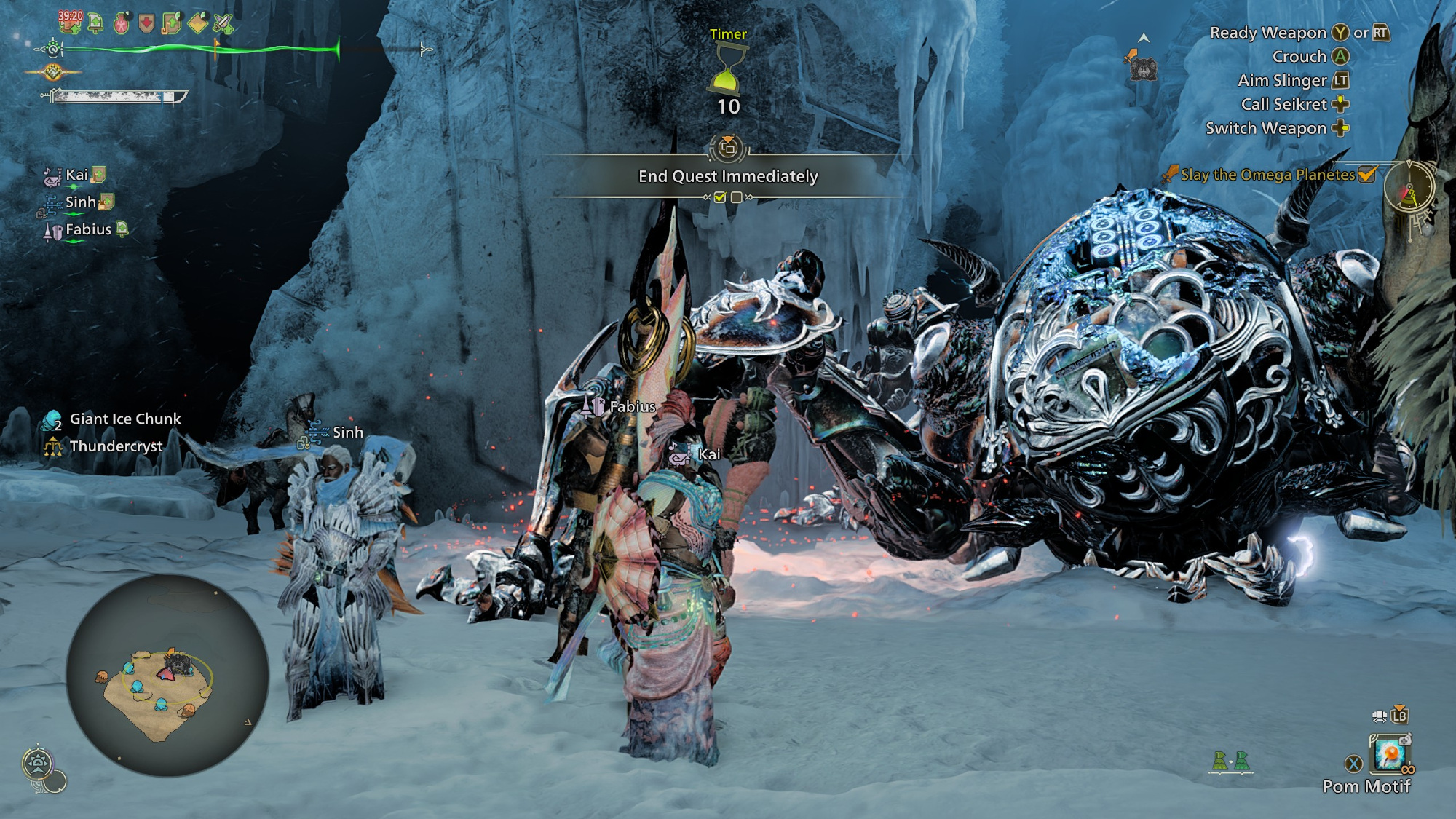Click the red shield status buff icon
1456x819 pixels.
click(x=146, y=23)
